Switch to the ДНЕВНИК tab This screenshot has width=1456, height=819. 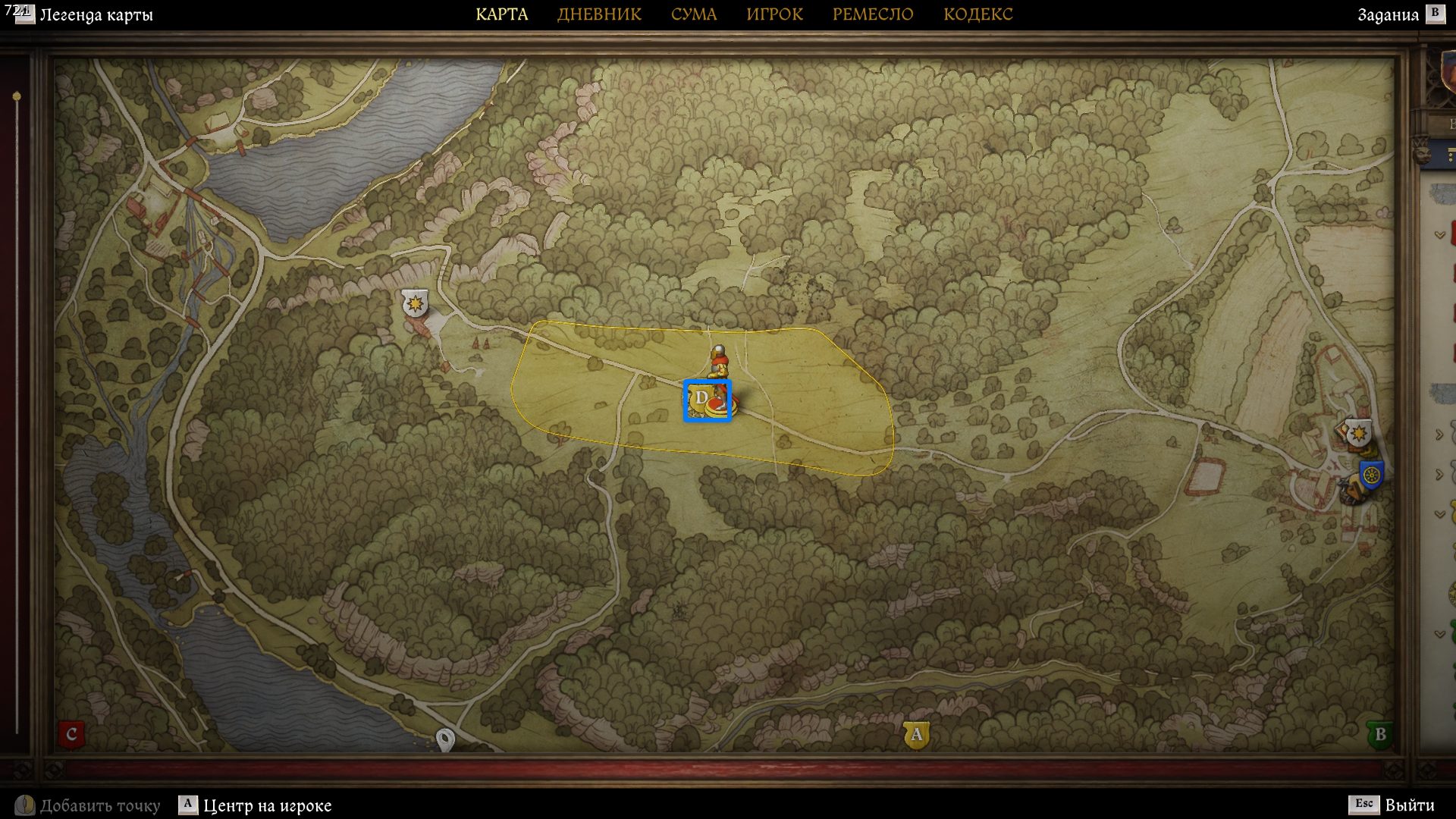[599, 14]
